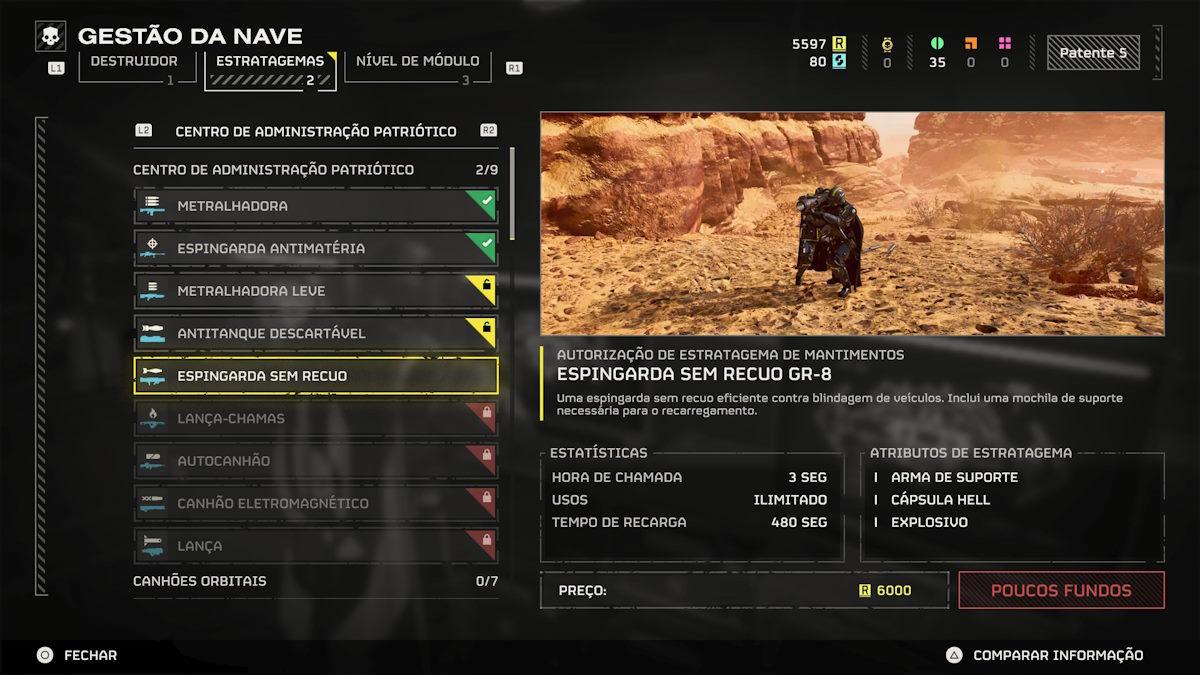The width and height of the screenshot is (1200, 675).
Task: Pick the Antitanque Descartável stratagem
Action: pyautogui.click(x=315, y=333)
